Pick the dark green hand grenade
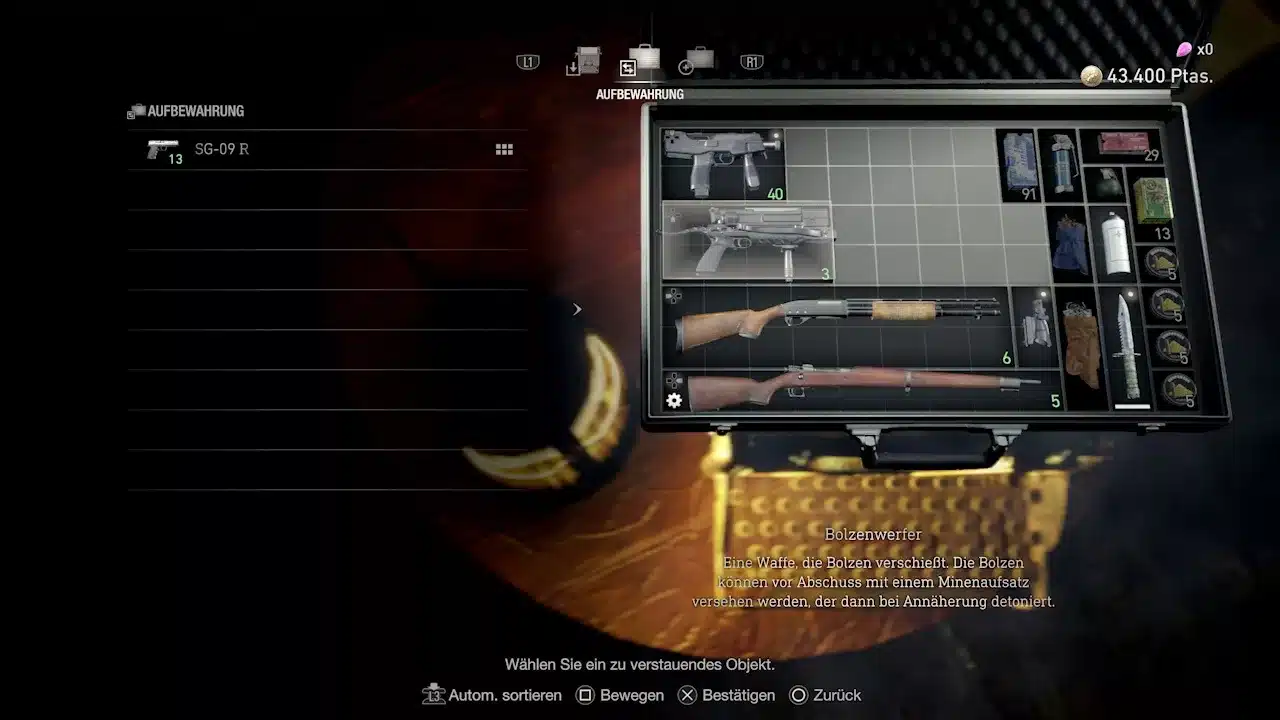This screenshot has width=1280, height=720. 1105,185
